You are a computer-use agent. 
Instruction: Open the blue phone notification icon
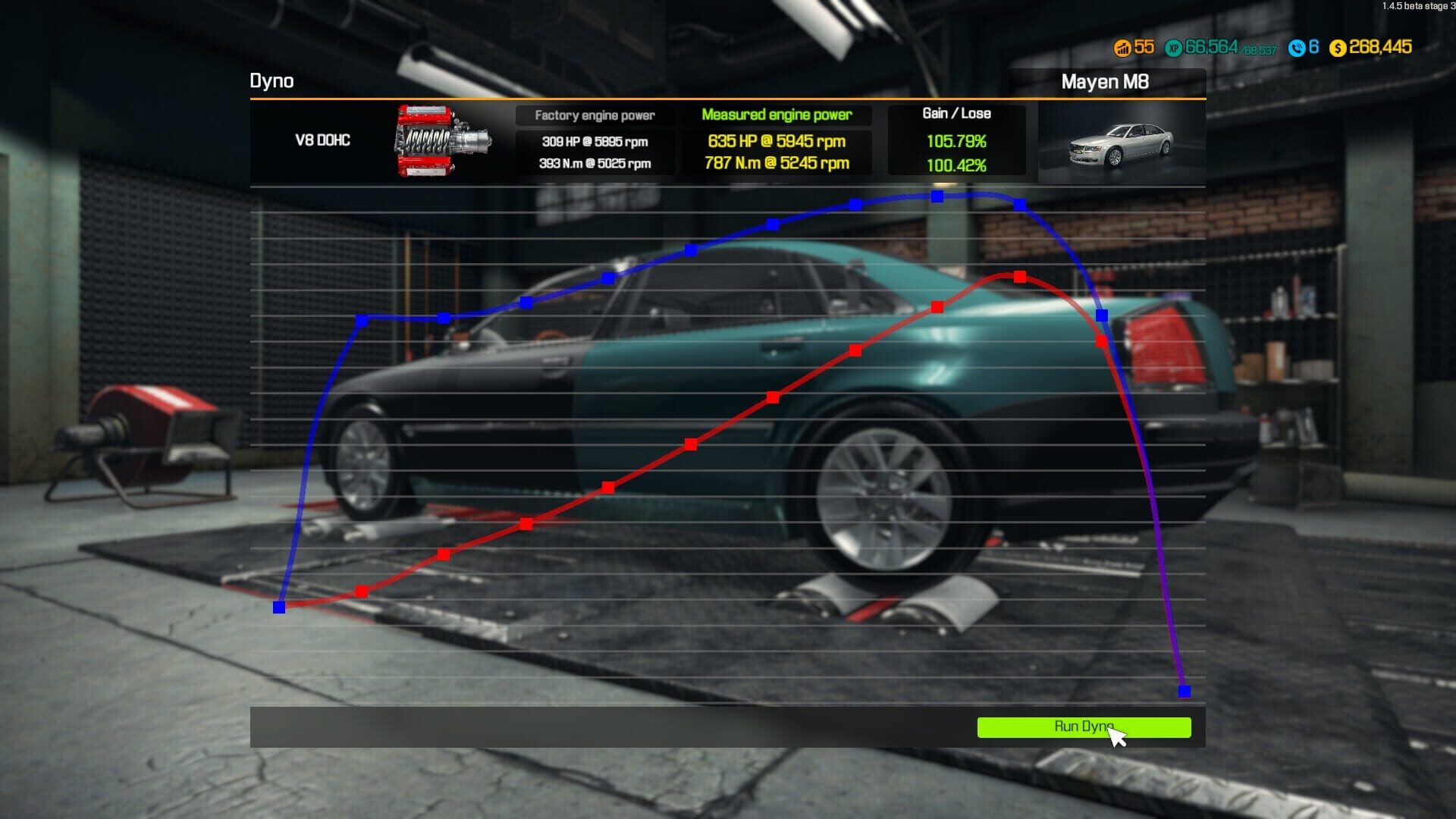point(1299,46)
